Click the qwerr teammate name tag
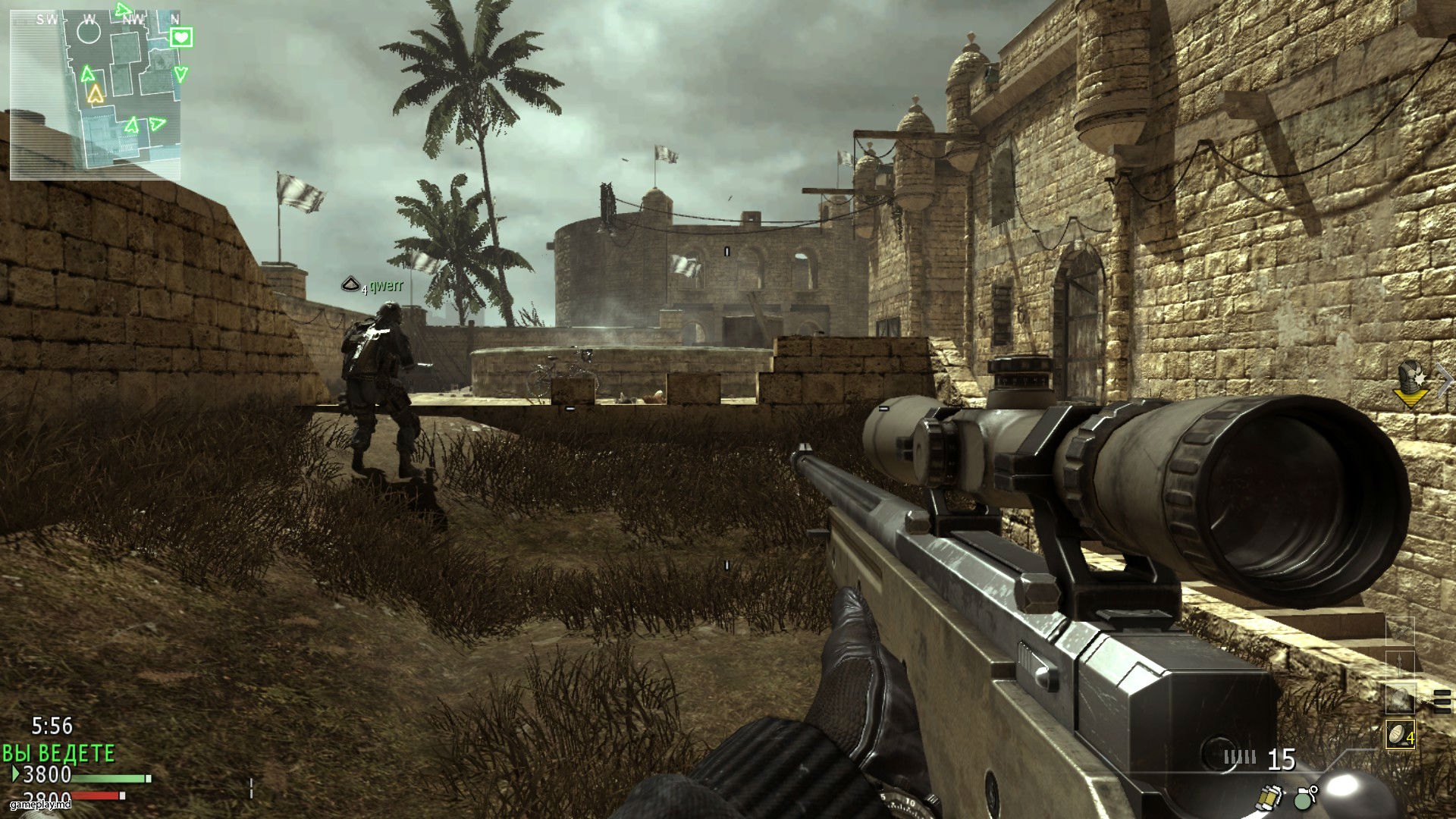 pyautogui.click(x=386, y=286)
